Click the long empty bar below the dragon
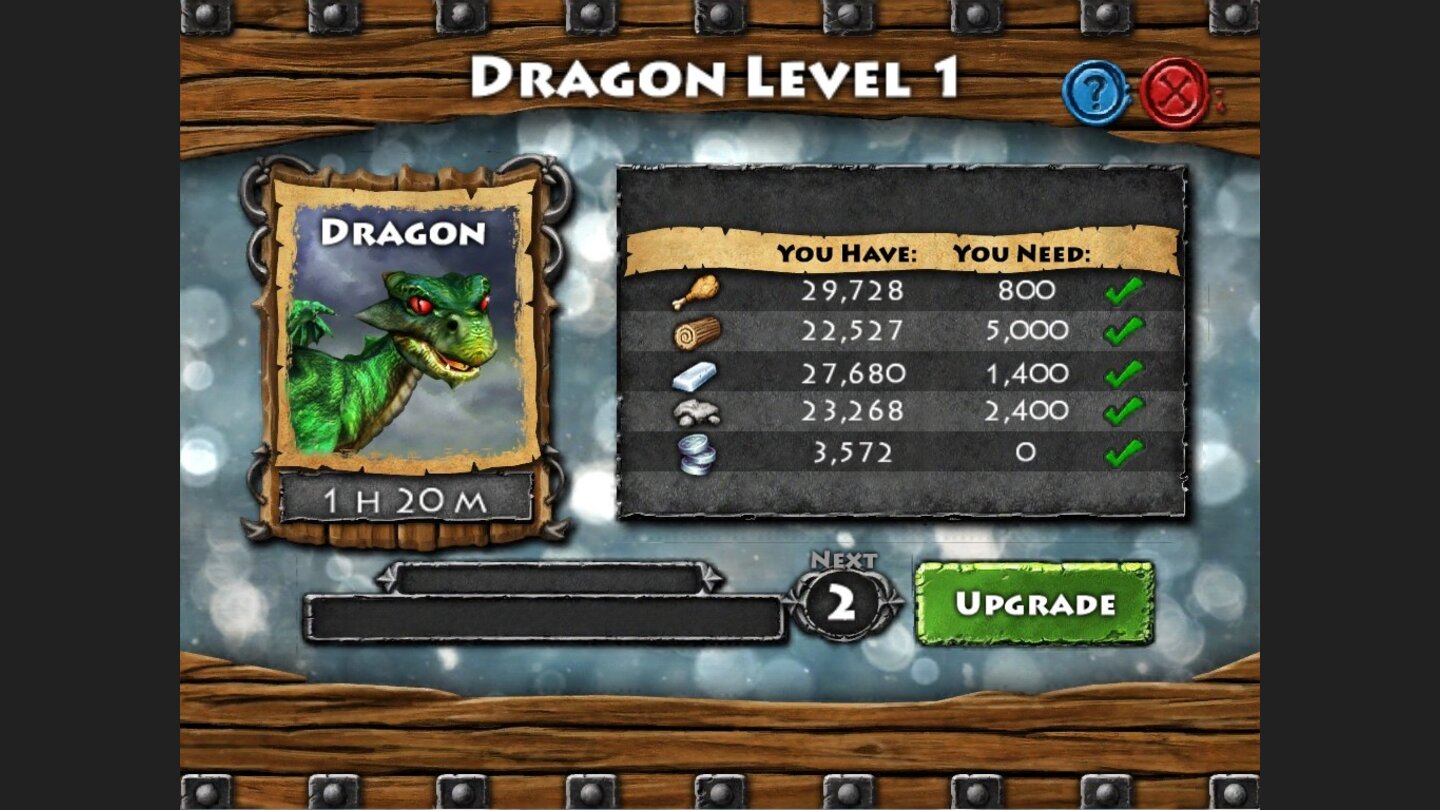 pyautogui.click(x=545, y=612)
